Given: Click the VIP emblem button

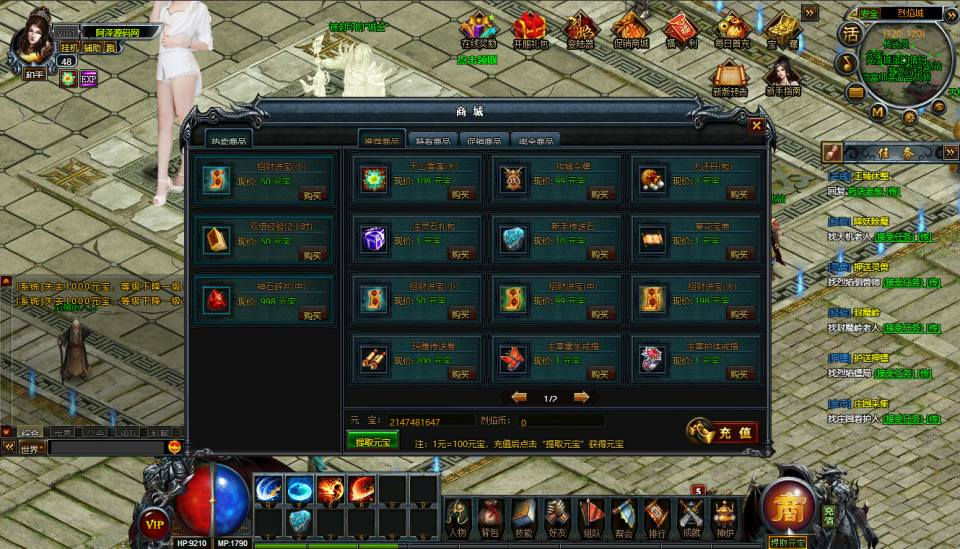Looking at the screenshot, I should (x=154, y=522).
